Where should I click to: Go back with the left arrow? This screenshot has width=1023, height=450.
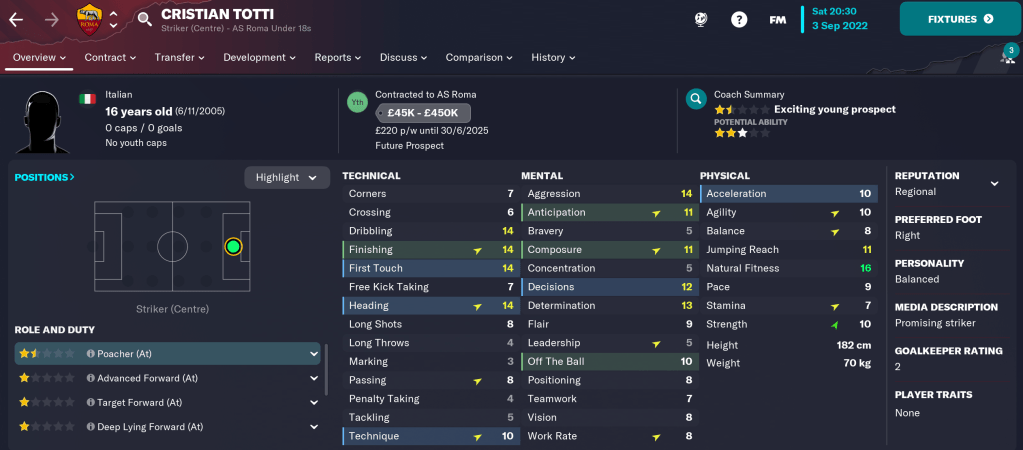point(16,19)
